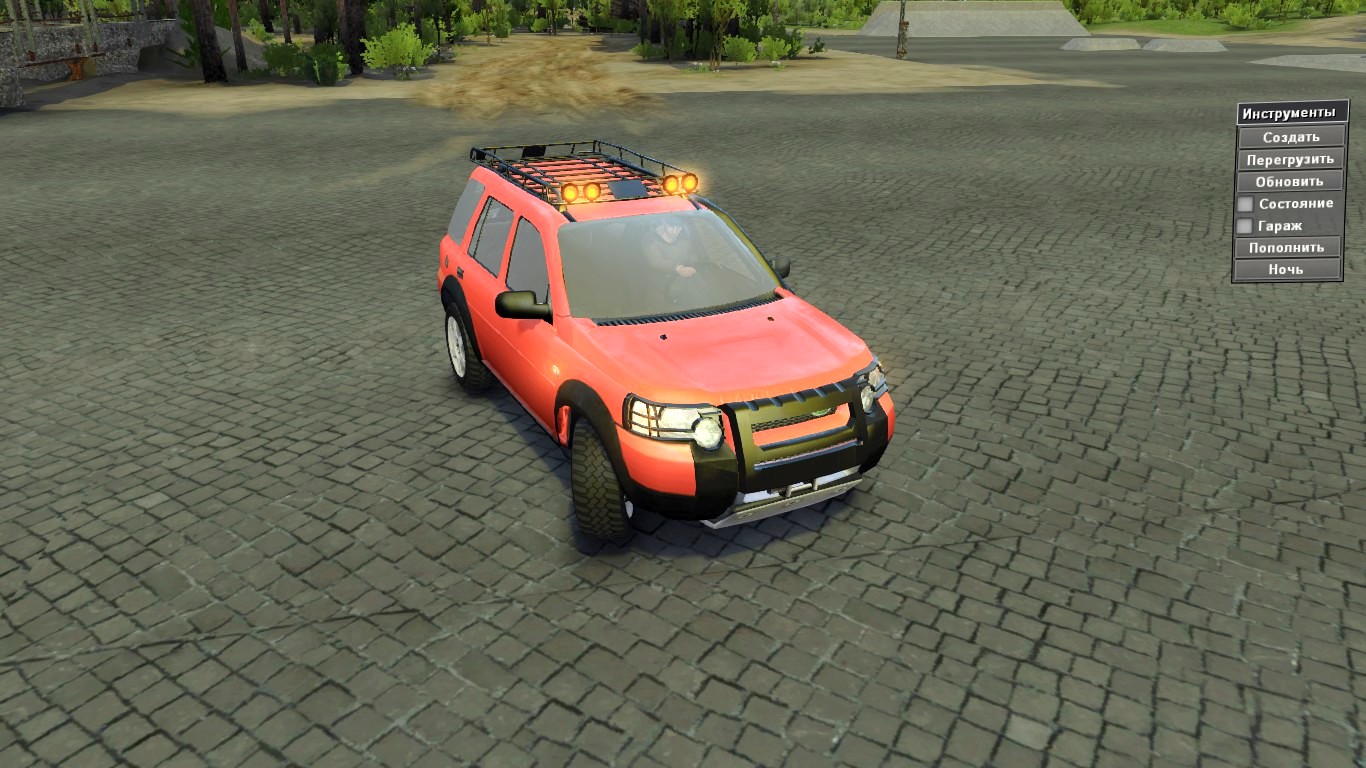This screenshot has height=768, width=1366.
Task: Click the Инструменты panel header
Action: 1288,112
